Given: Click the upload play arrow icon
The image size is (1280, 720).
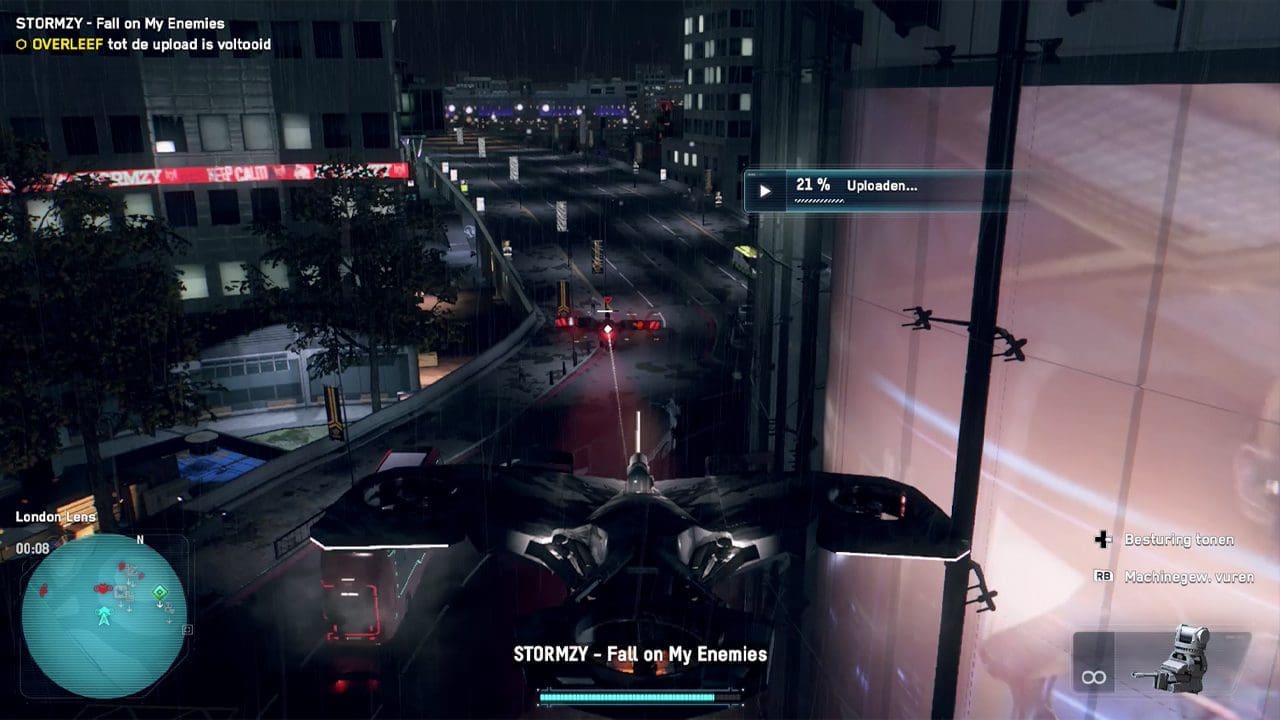Looking at the screenshot, I should (x=765, y=190).
